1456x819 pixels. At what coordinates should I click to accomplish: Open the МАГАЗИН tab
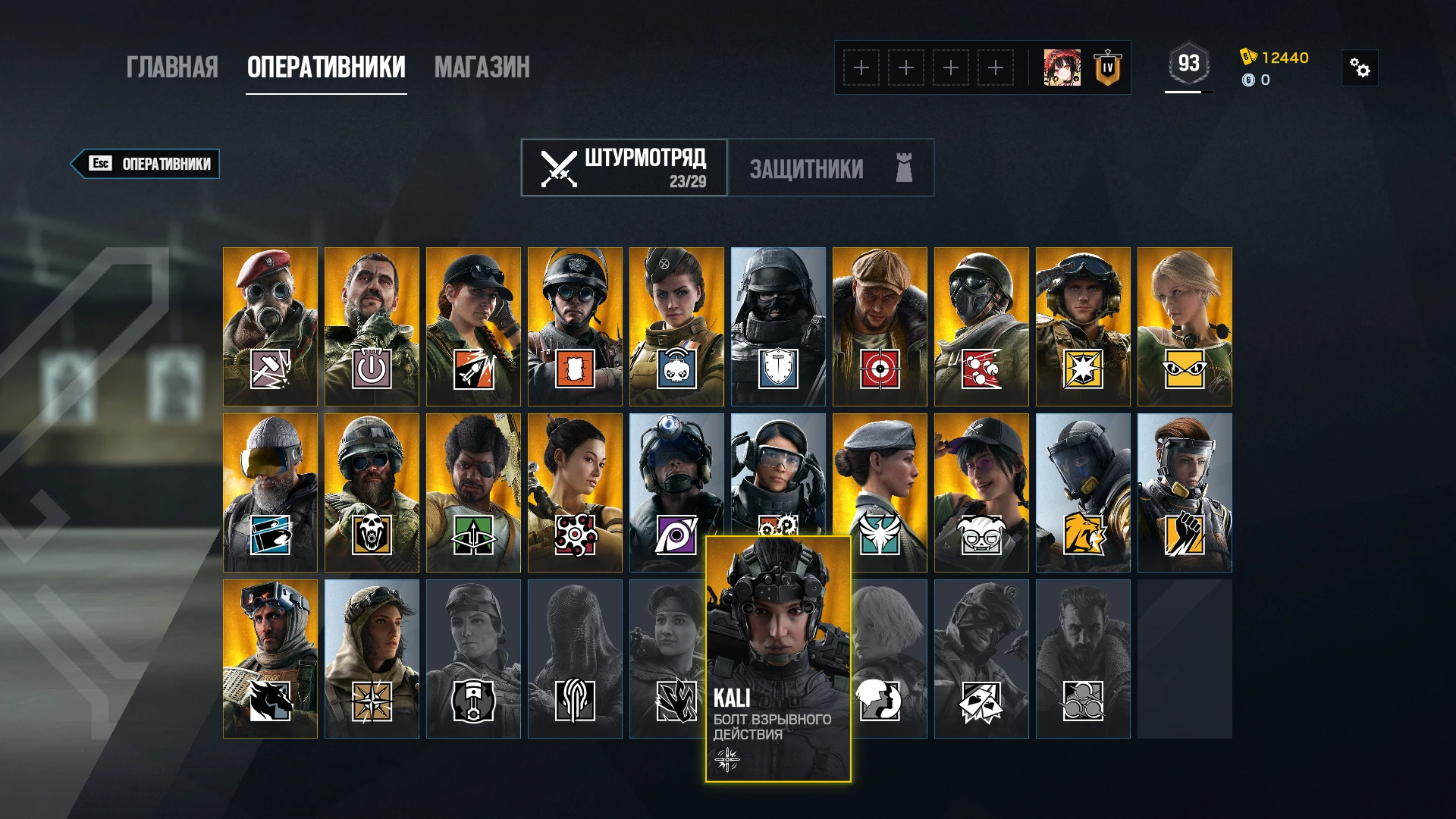(483, 67)
